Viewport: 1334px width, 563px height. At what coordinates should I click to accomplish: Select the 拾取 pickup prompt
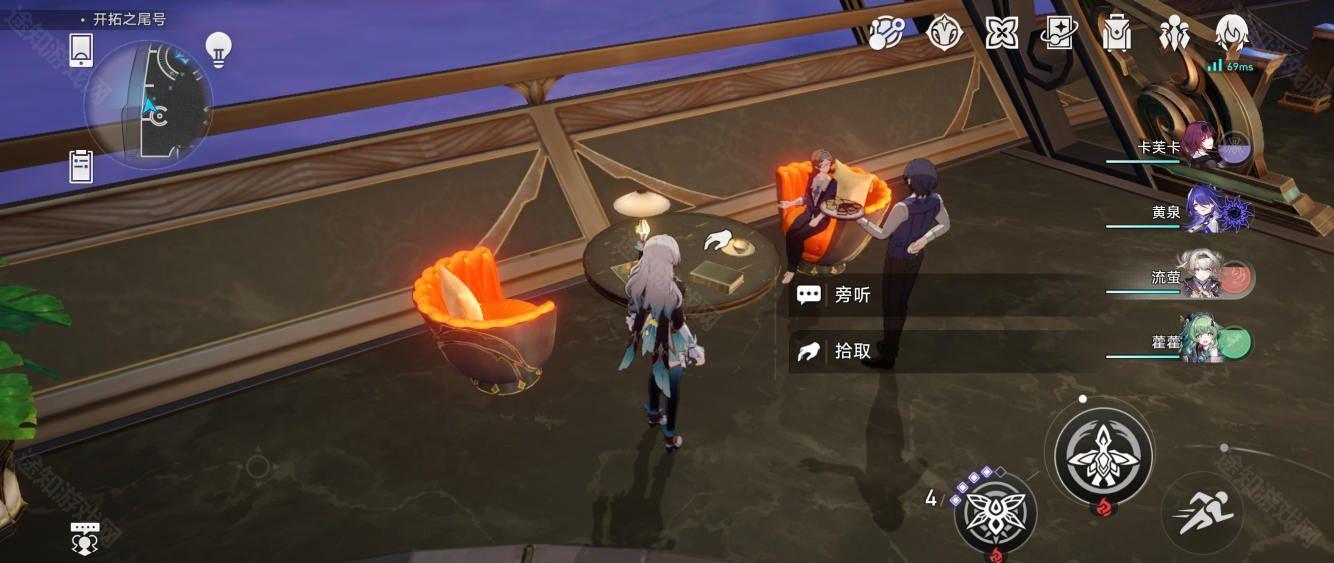852,351
